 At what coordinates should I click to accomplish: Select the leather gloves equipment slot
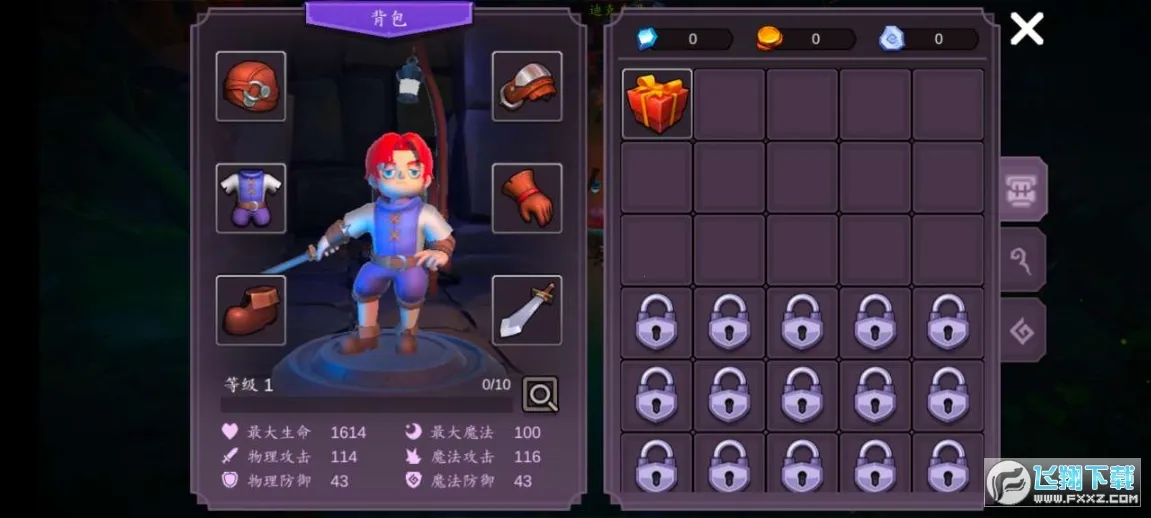526,198
